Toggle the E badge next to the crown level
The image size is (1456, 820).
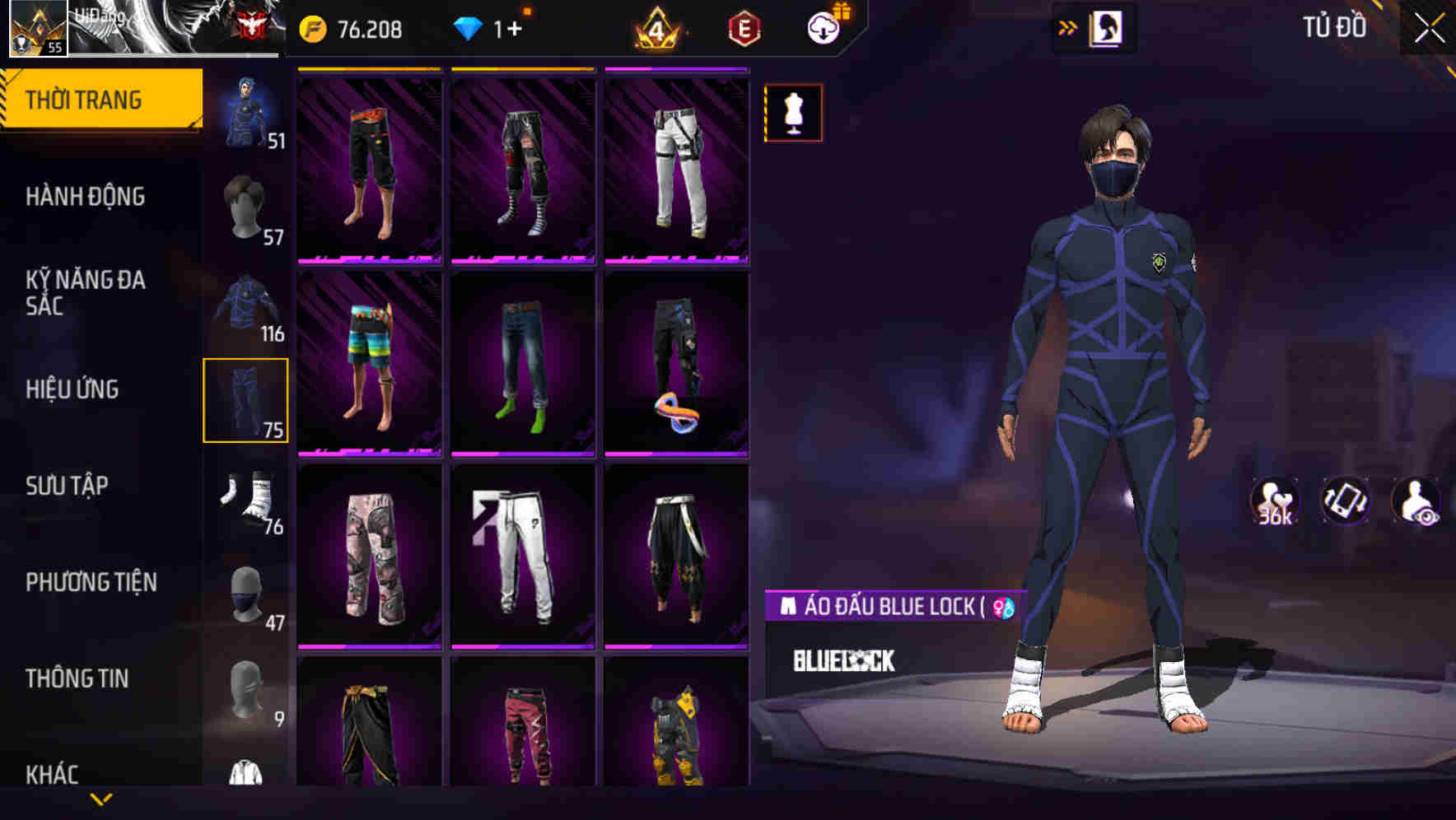[742, 27]
